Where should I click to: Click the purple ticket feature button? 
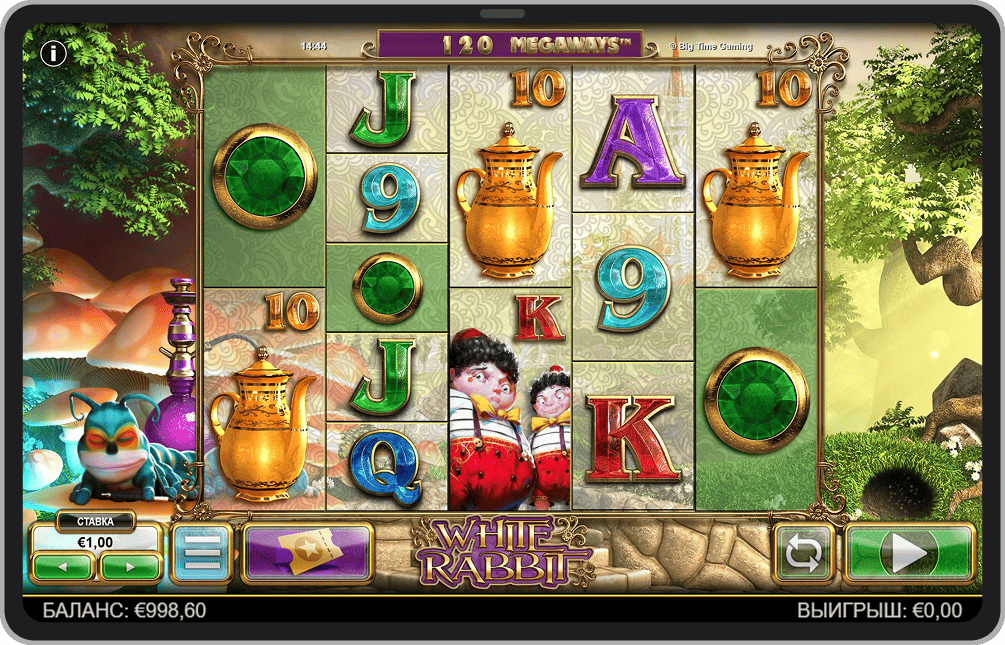click(x=307, y=551)
